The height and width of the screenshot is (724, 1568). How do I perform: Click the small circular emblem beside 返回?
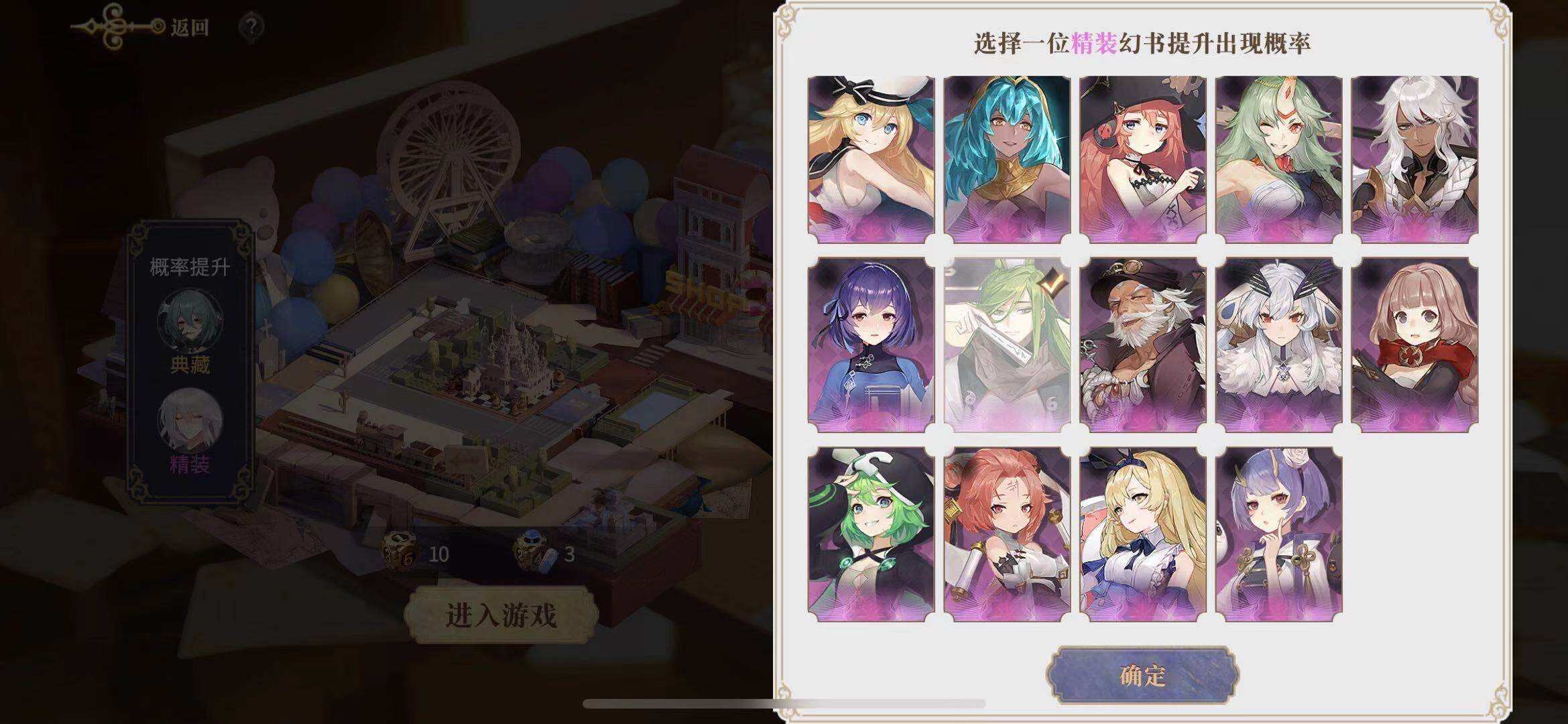coord(158,25)
